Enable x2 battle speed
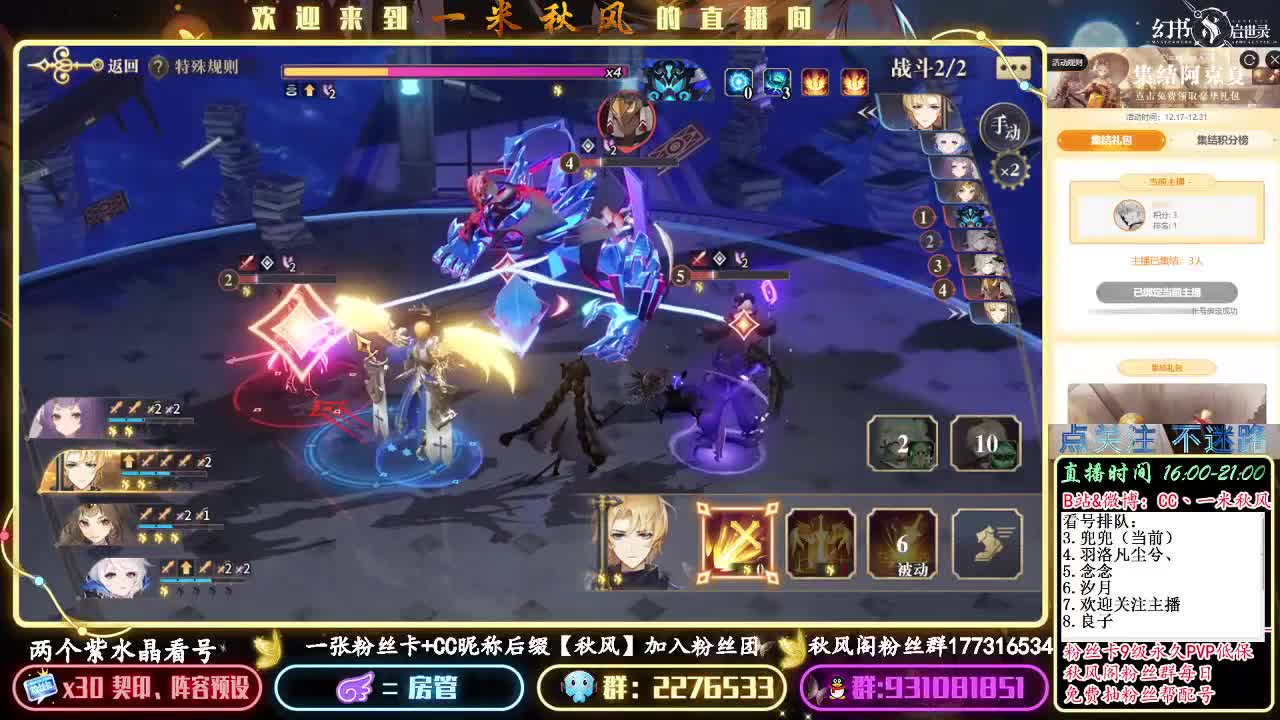1280x720 pixels. 1011,168
